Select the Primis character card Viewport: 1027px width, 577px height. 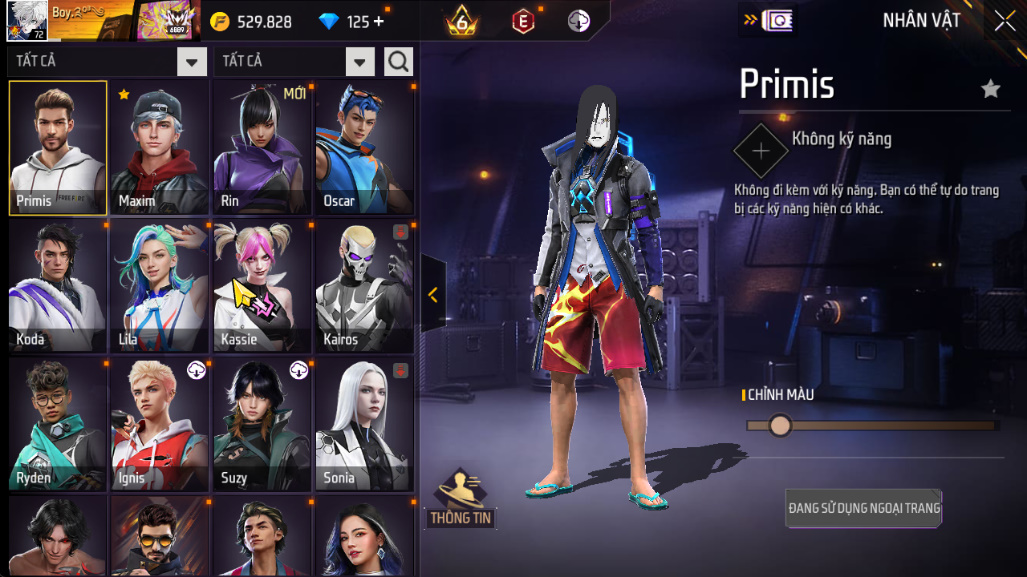[58, 148]
